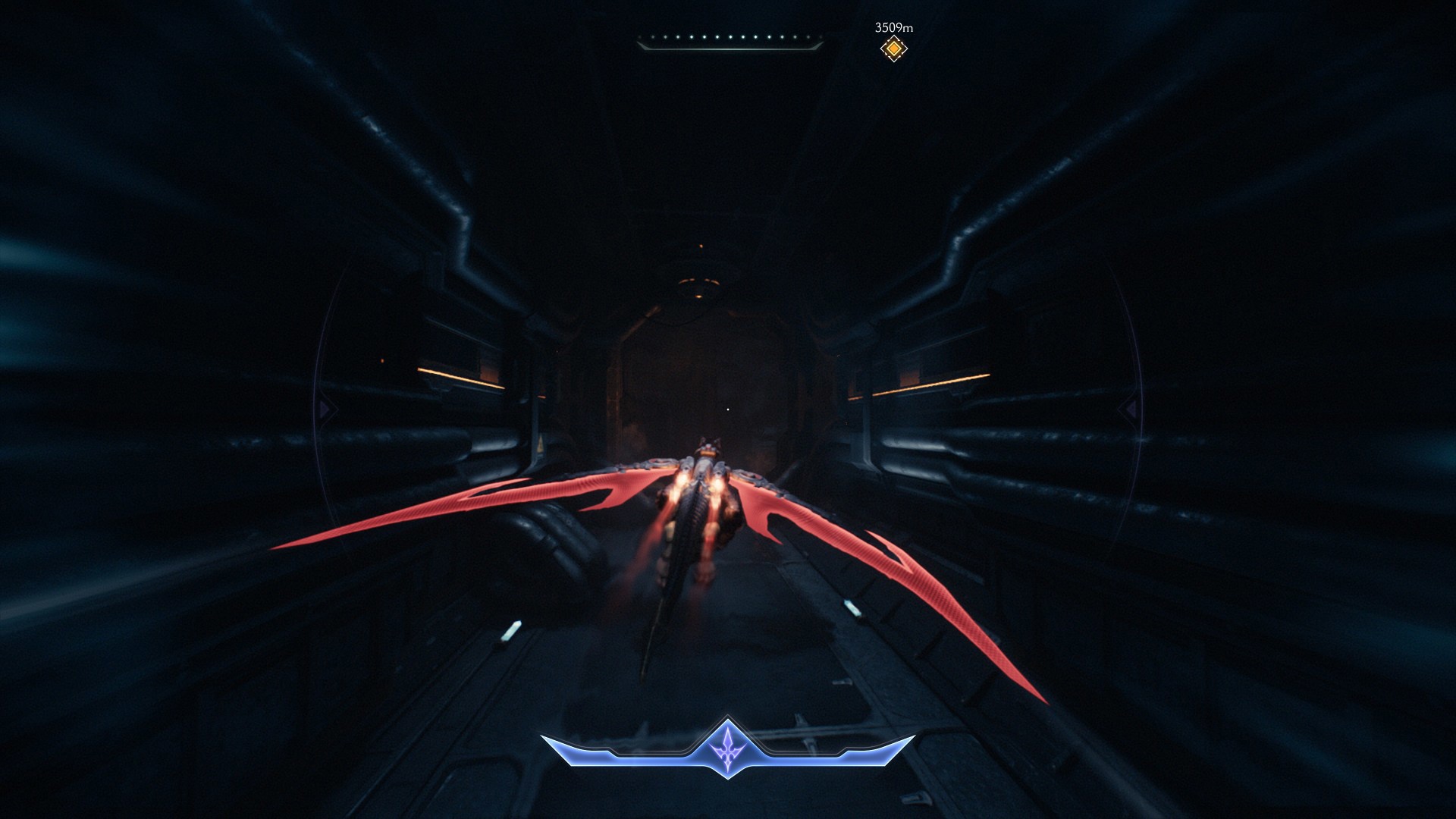Image resolution: width=1456 pixels, height=819 pixels.
Task: Click the orange diamond objective marker
Action: pyautogui.click(x=894, y=49)
